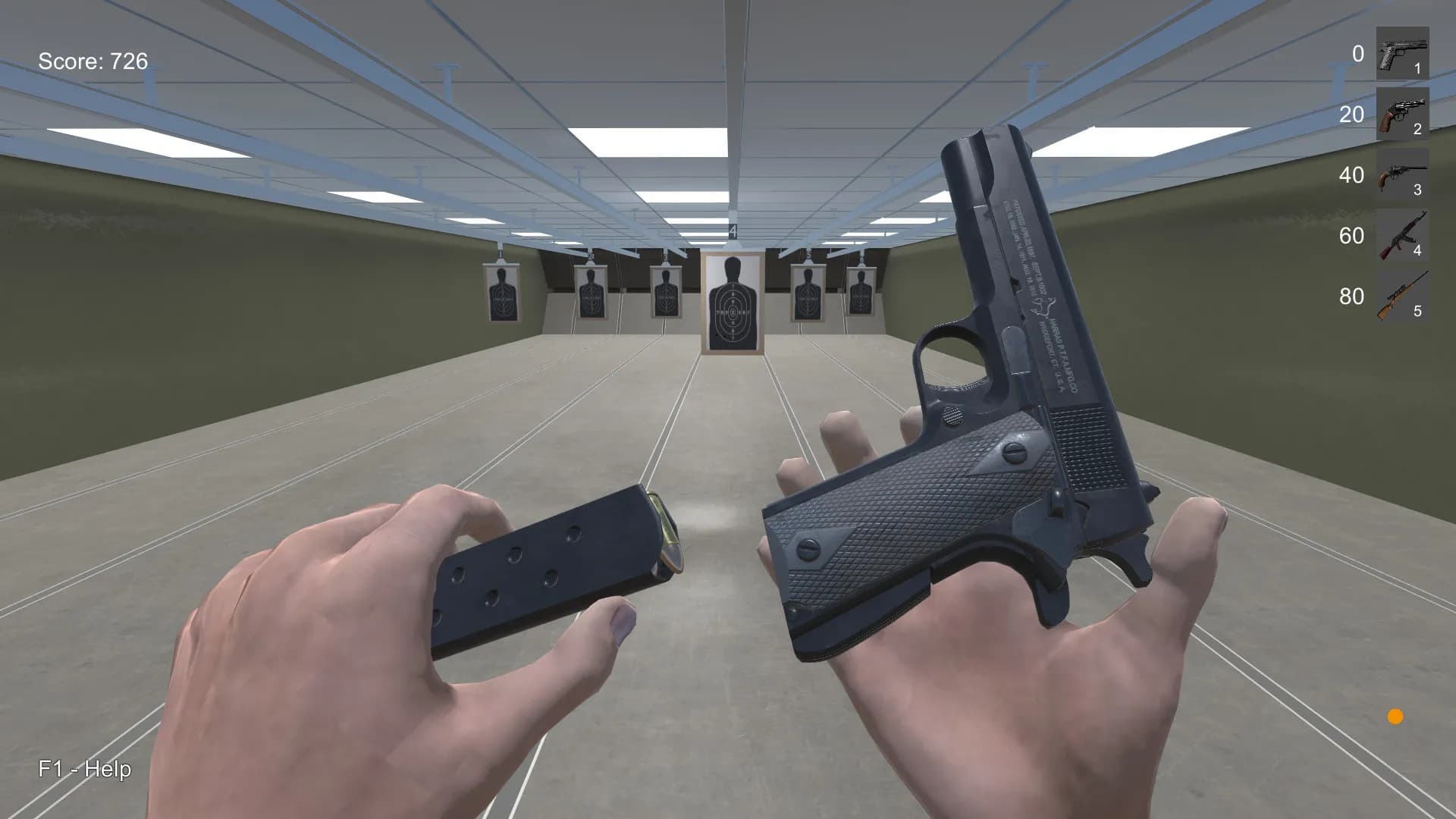
Task: Switch to the snub-nose revolver slot
Action: (x=1402, y=114)
